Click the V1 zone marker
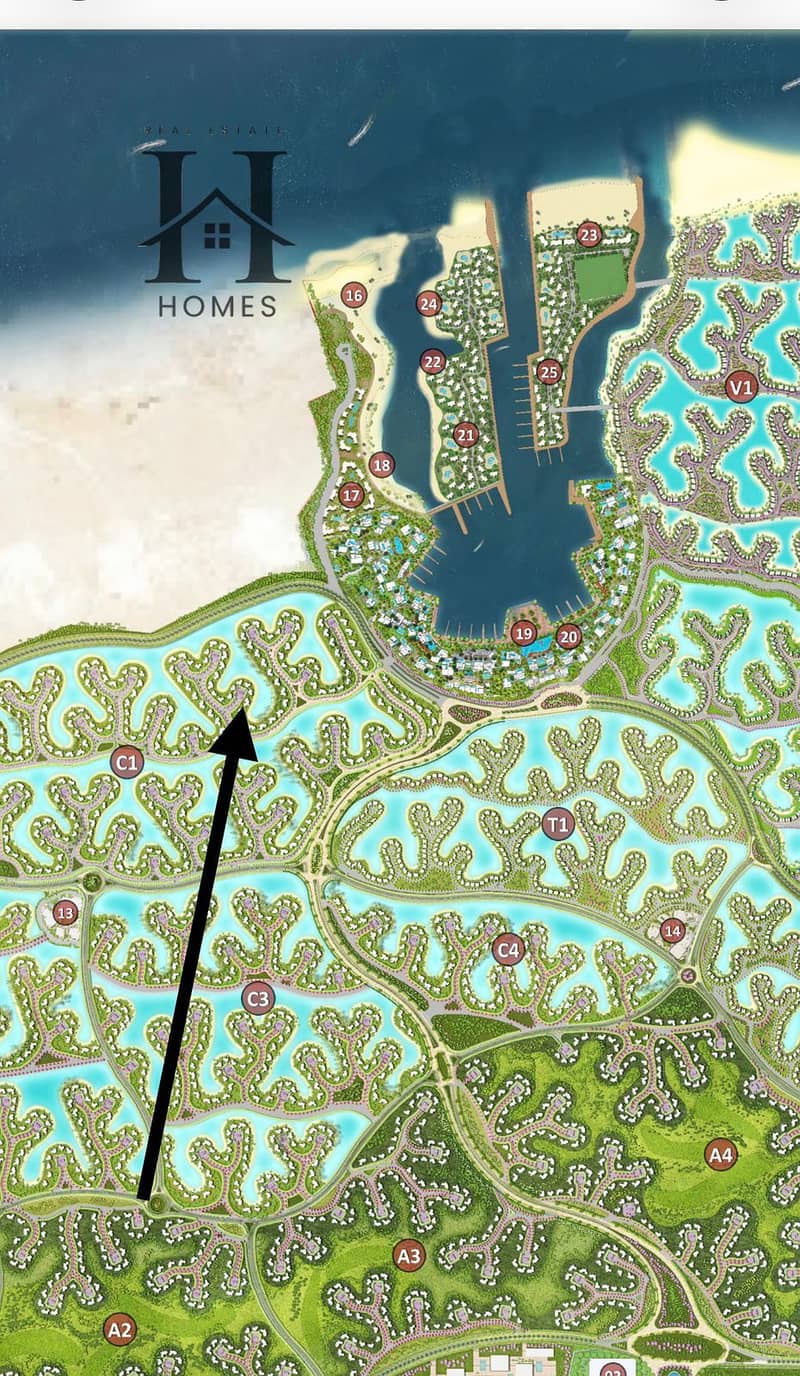The height and width of the screenshot is (1376, 800). click(x=741, y=385)
